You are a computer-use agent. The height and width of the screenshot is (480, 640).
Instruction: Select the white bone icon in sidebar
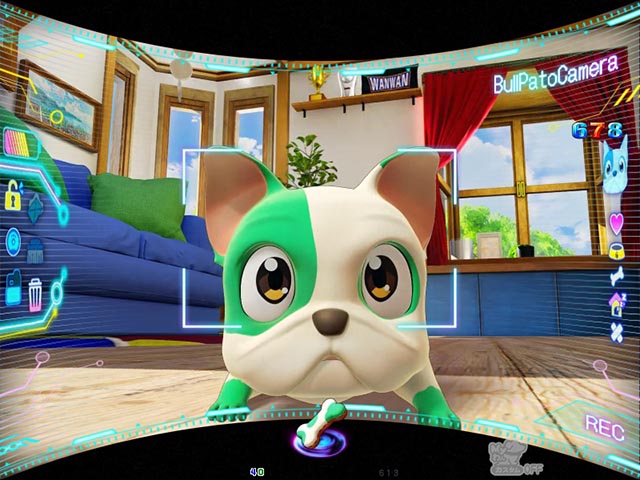pyautogui.click(x=617, y=277)
